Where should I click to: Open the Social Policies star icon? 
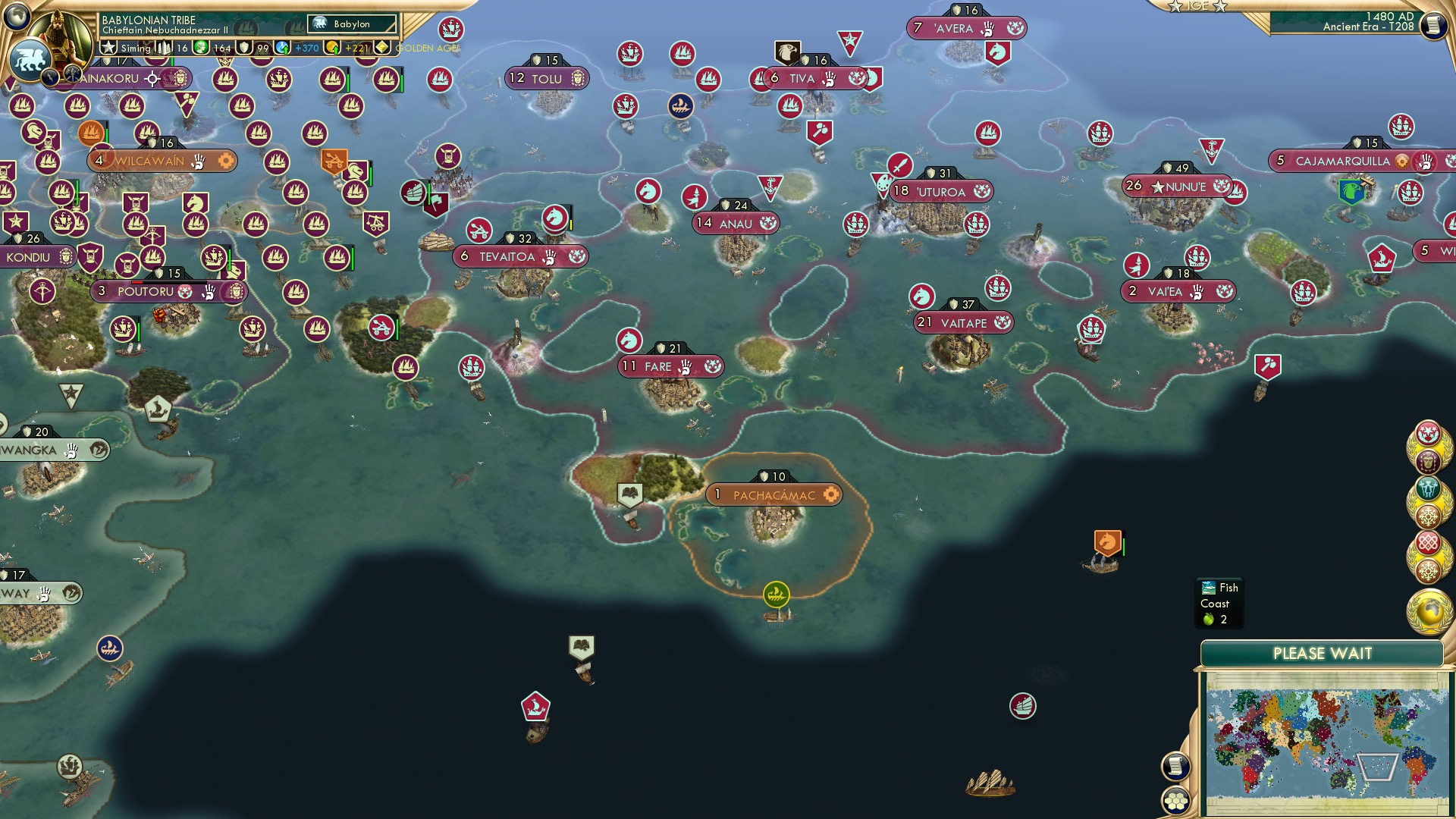(x=109, y=47)
